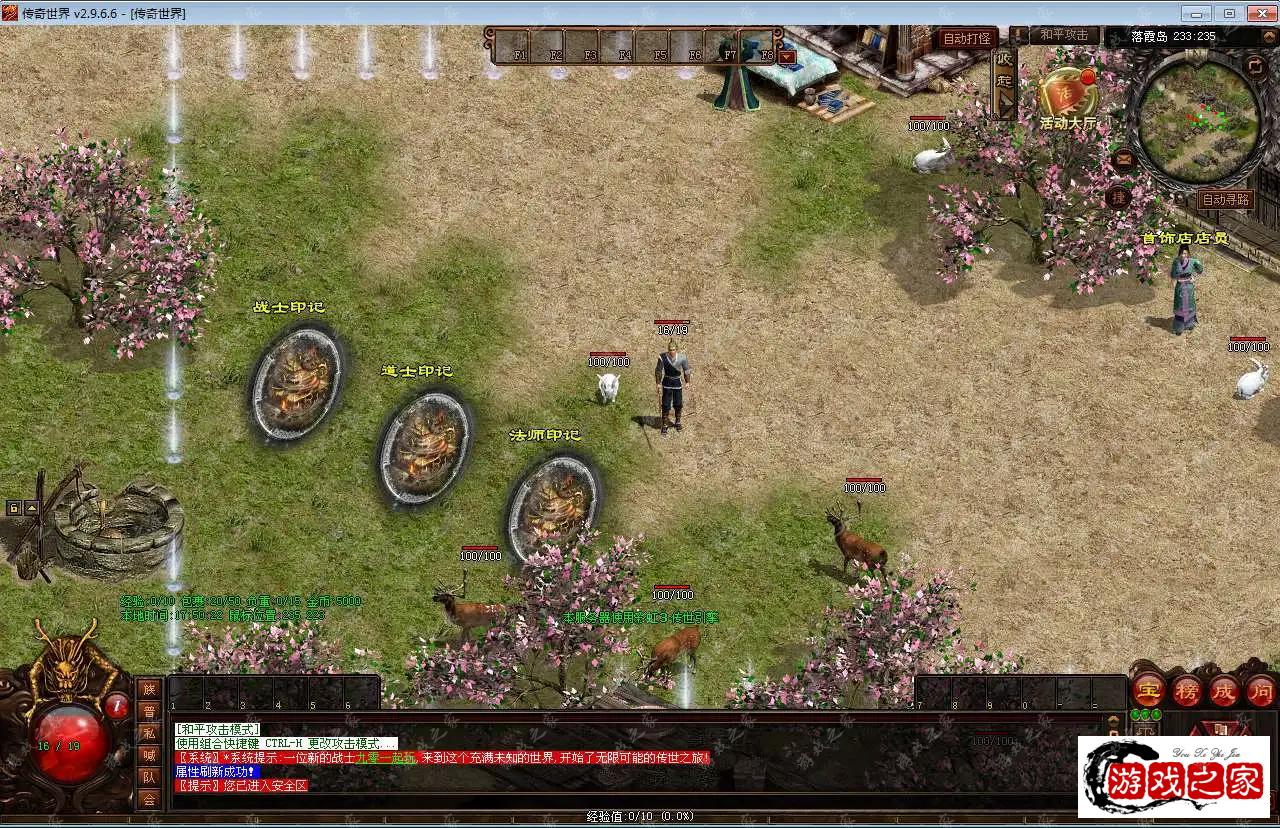Image resolution: width=1280 pixels, height=828 pixels.
Task: Open the 成 achievements button
Action: 1224,690
